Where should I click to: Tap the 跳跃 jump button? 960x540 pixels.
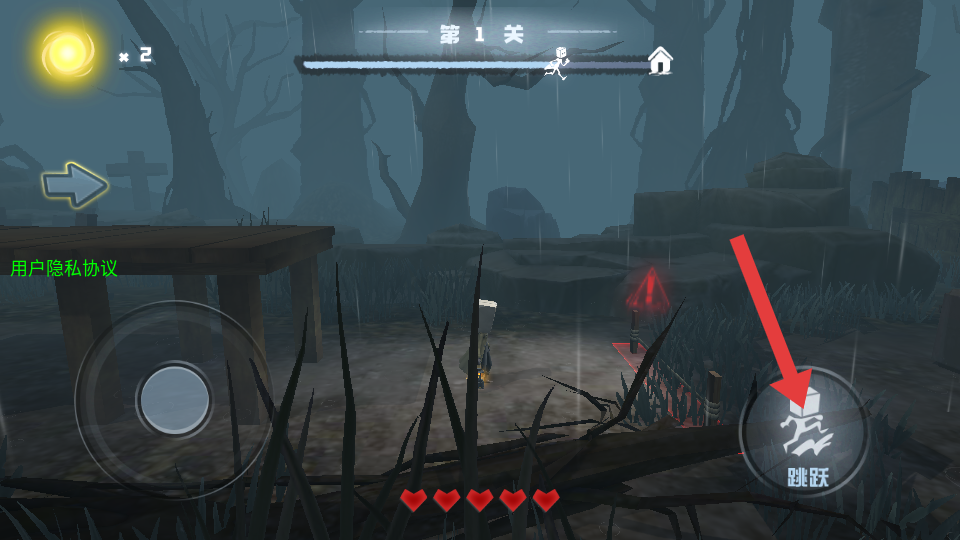point(804,432)
